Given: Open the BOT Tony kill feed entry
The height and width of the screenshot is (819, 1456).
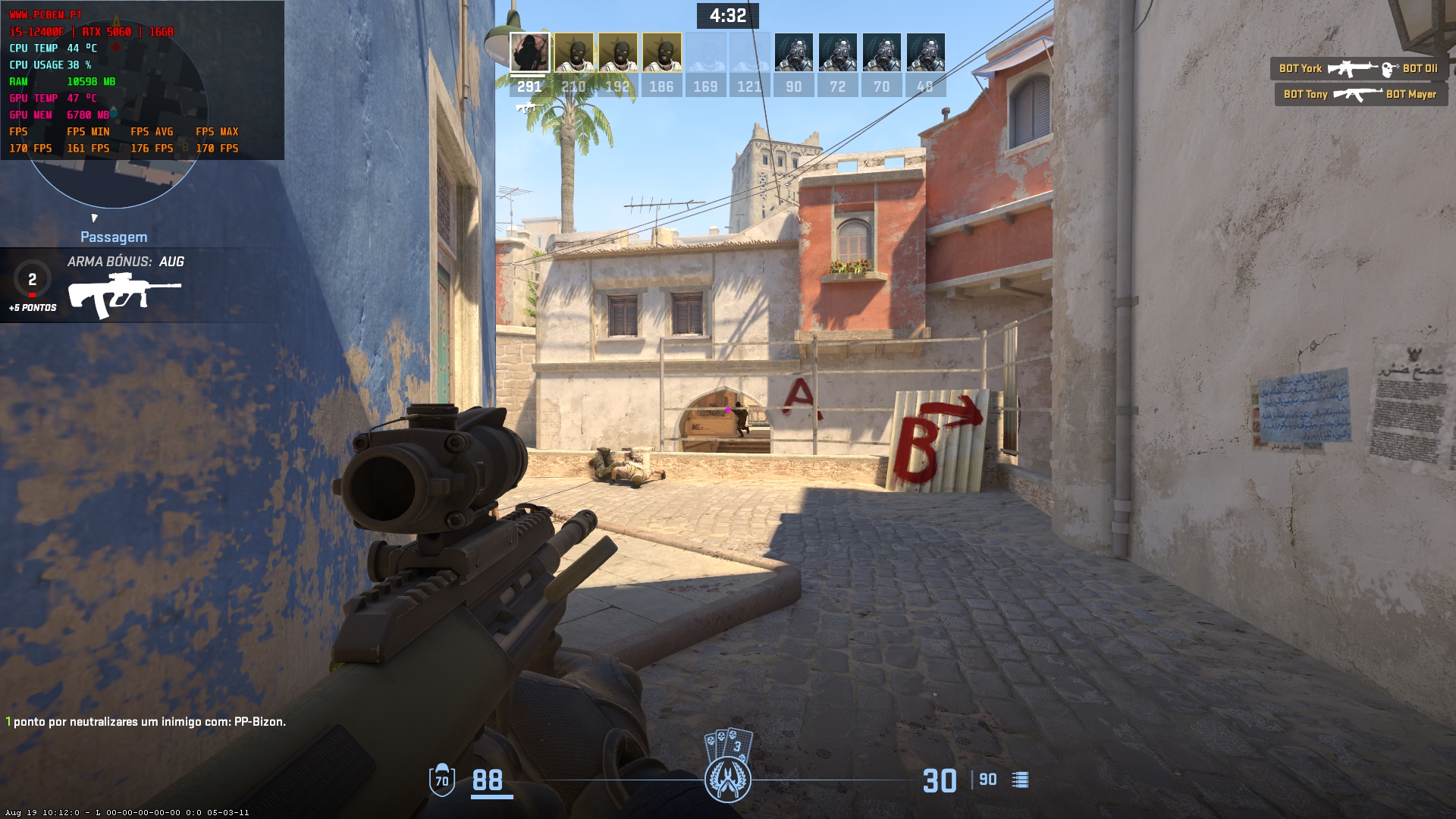Looking at the screenshot, I should (x=1360, y=95).
